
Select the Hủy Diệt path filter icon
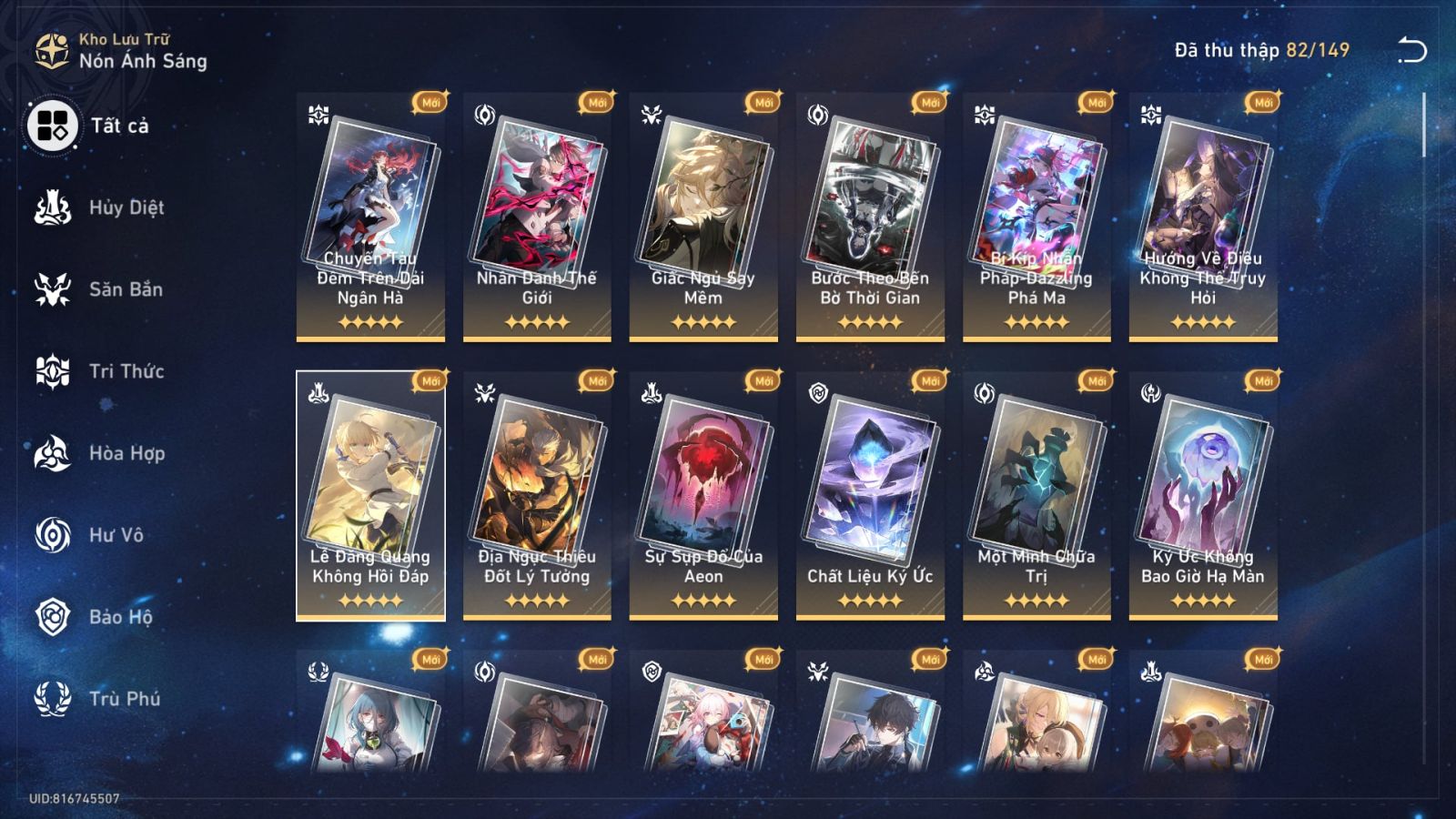point(53,207)
